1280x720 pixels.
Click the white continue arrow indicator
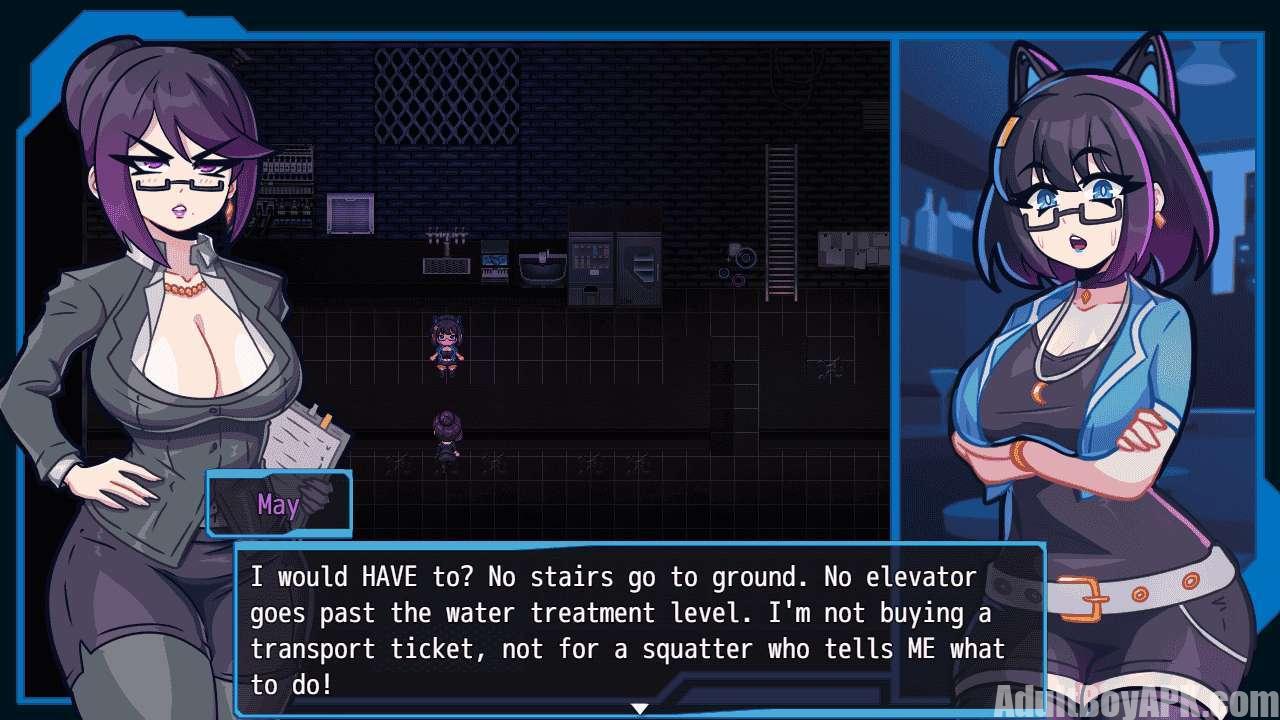(x=639, y=709)
